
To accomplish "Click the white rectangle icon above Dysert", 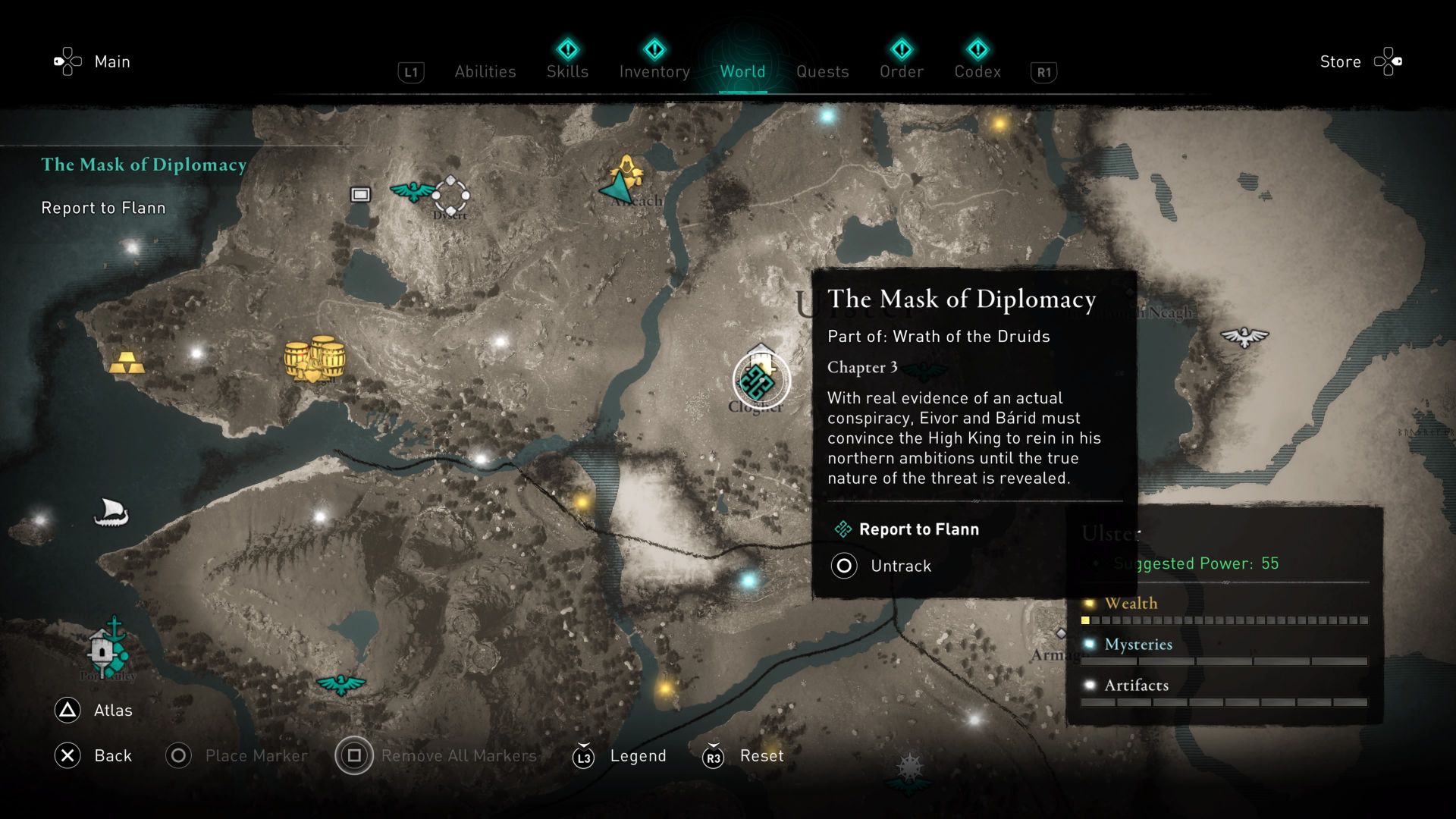I will tap(359, 194).
